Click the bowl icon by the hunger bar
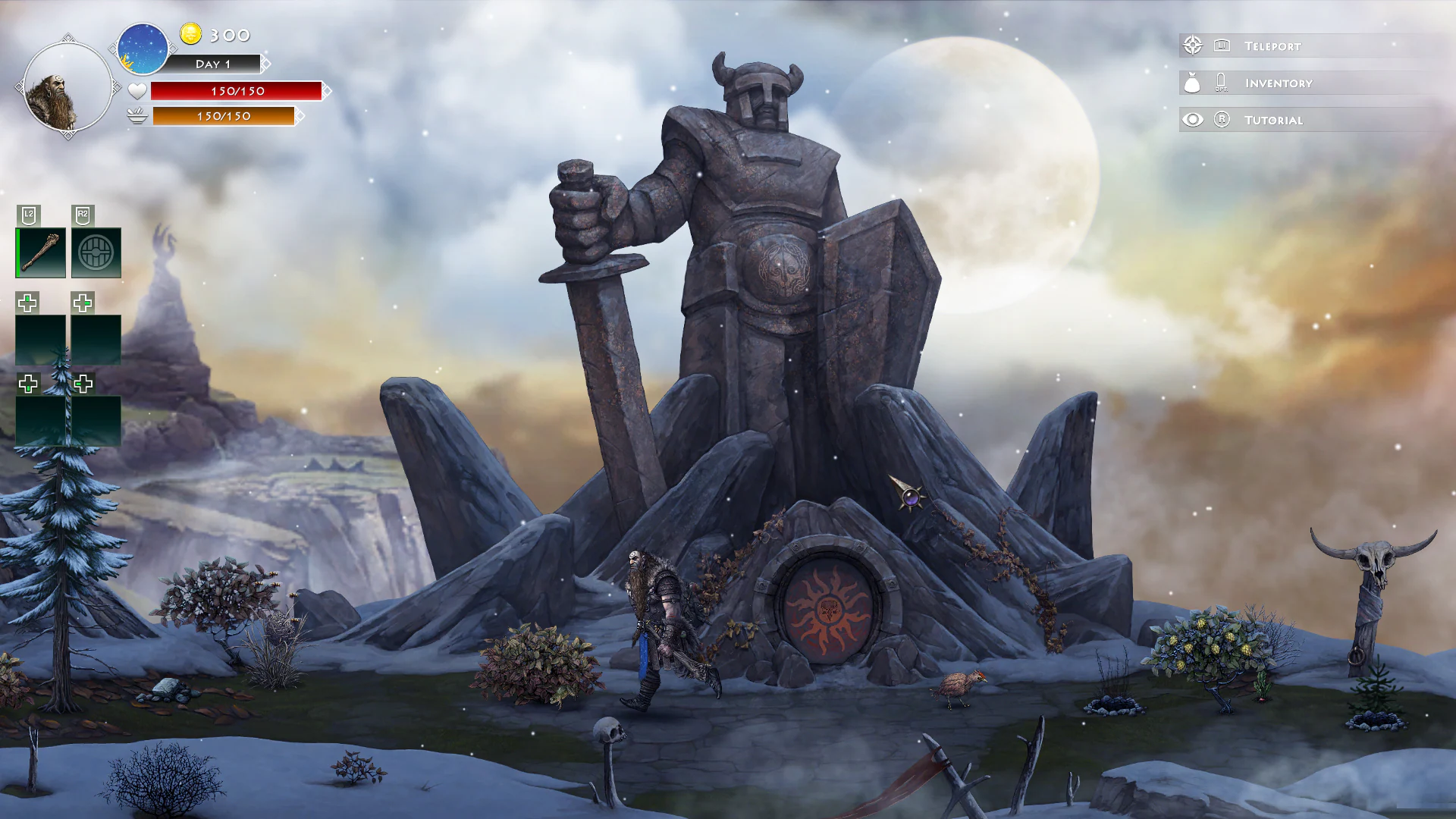1456x819 pixels. click(x=136, y=117)
